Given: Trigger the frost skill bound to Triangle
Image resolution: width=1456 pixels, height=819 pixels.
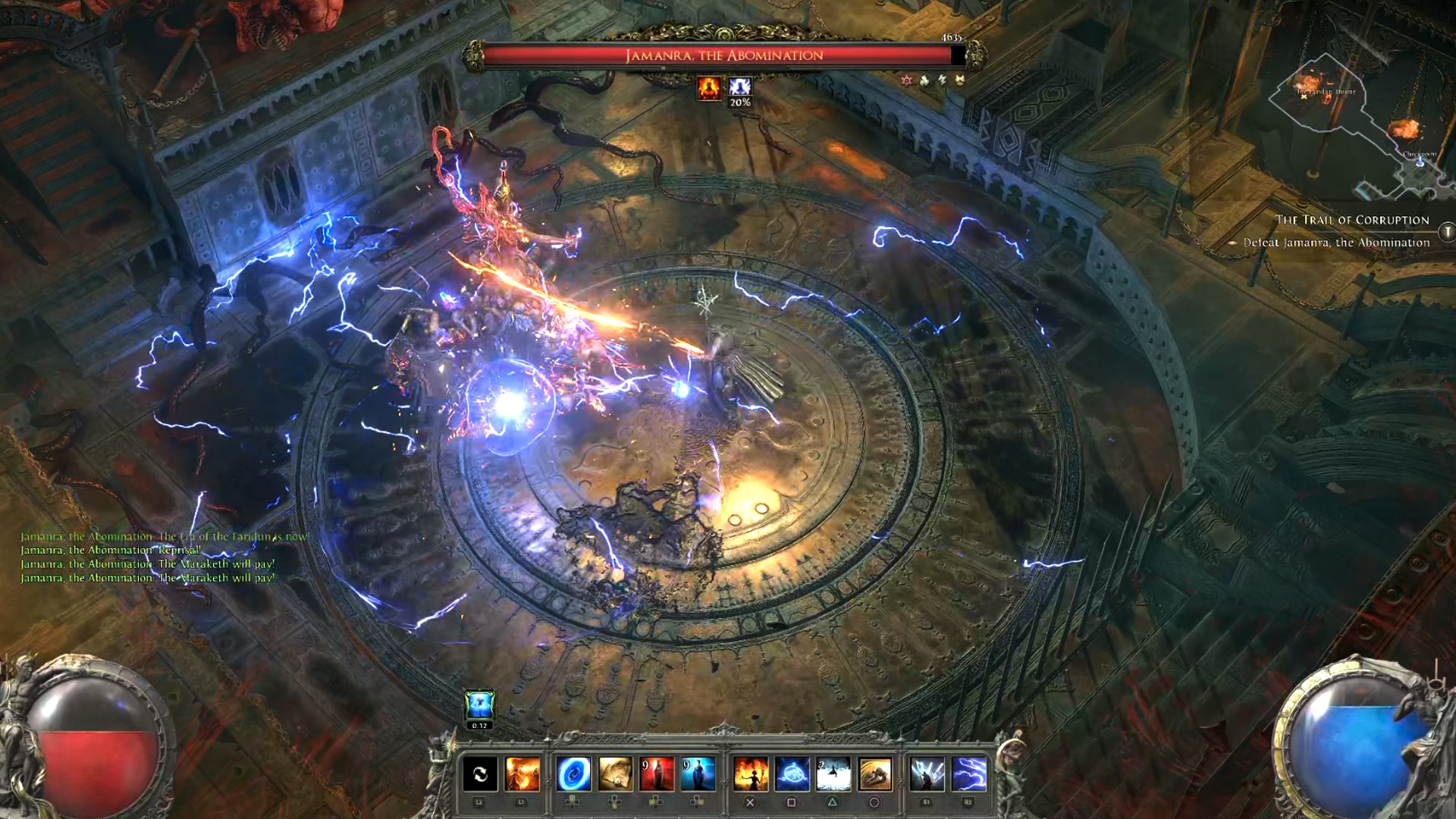Looking at the screenshot, I should (833, 773).
